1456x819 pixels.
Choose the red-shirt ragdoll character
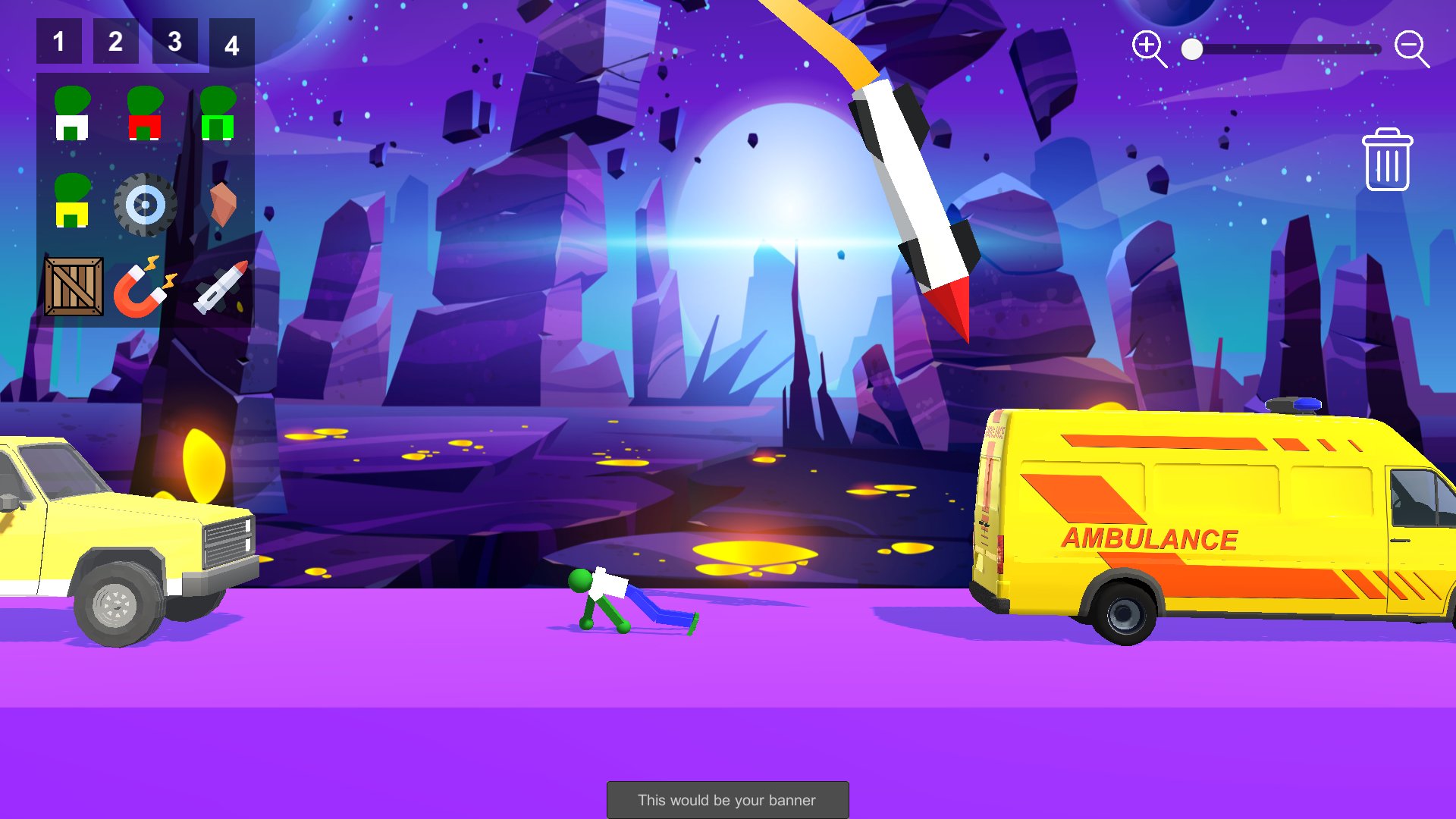(145, 114)
